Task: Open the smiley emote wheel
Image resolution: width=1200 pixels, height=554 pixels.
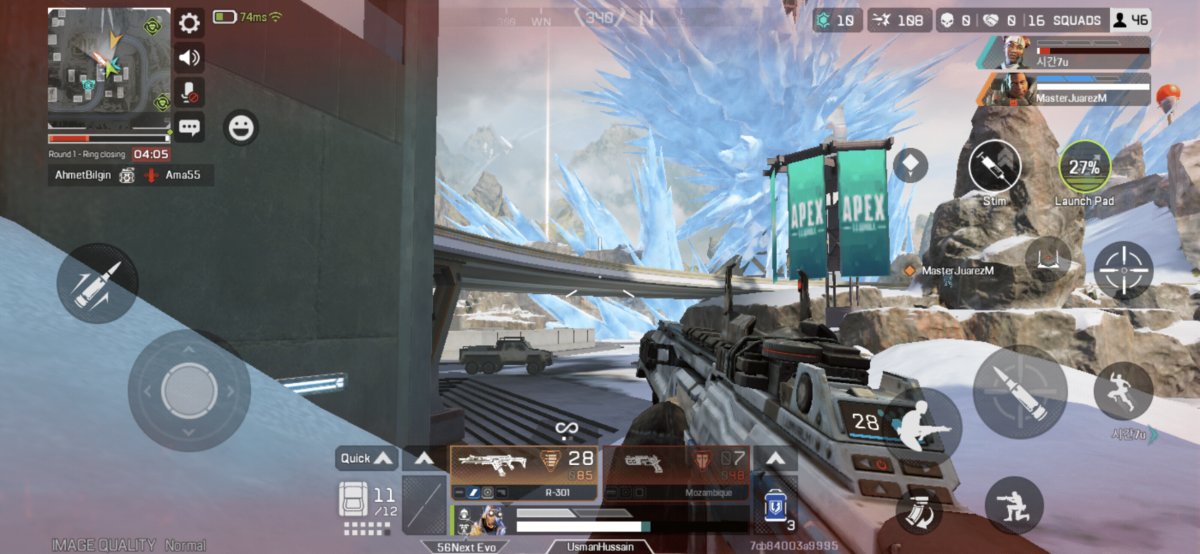Action: tap(240, 127)
